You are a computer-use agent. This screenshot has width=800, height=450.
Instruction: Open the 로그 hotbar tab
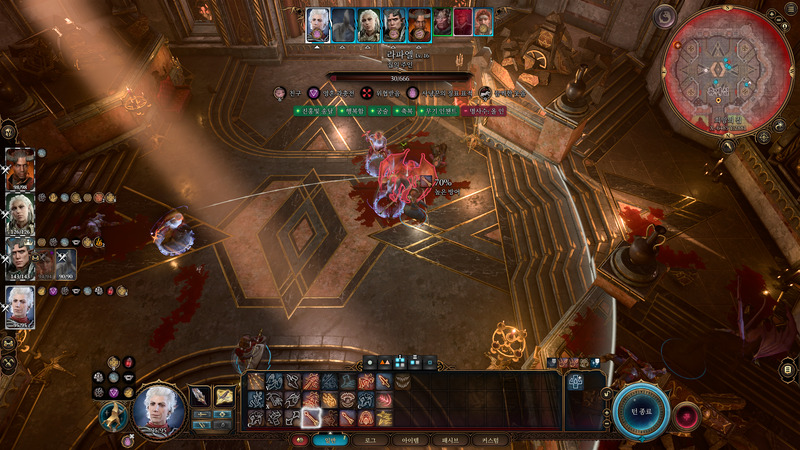370,439
